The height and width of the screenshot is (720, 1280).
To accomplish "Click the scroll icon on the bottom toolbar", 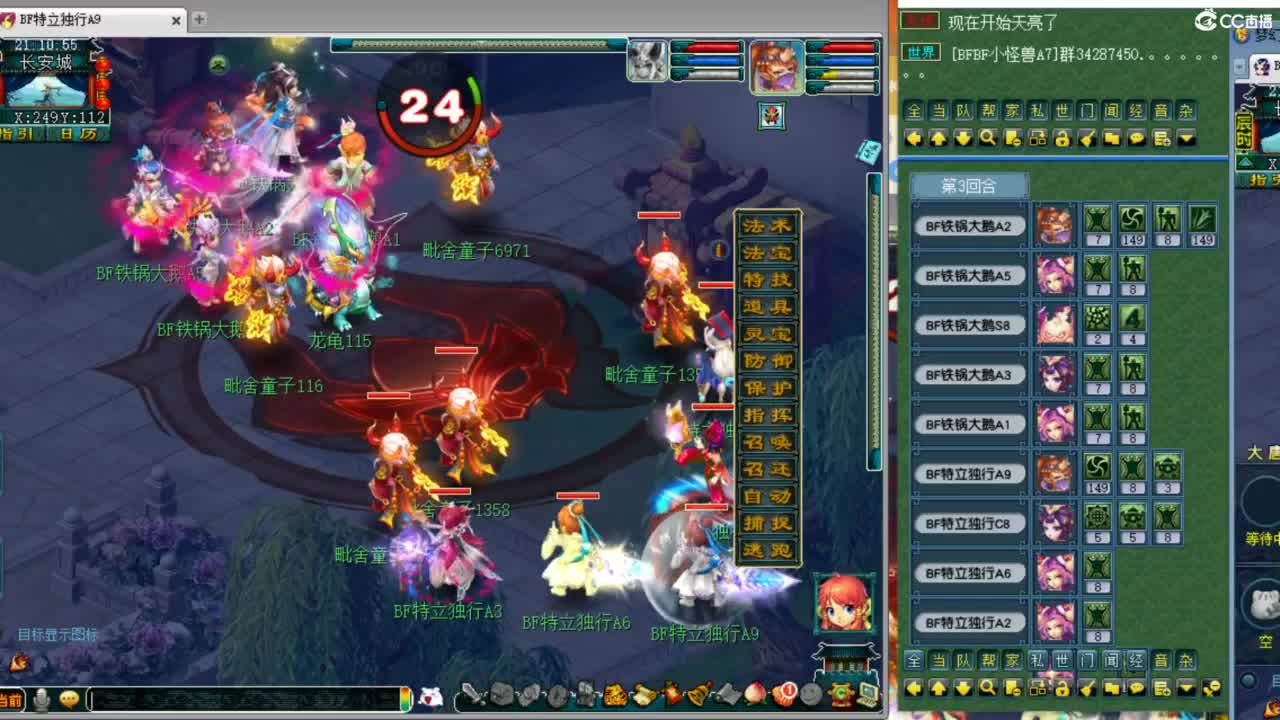I will pos(728,696).
